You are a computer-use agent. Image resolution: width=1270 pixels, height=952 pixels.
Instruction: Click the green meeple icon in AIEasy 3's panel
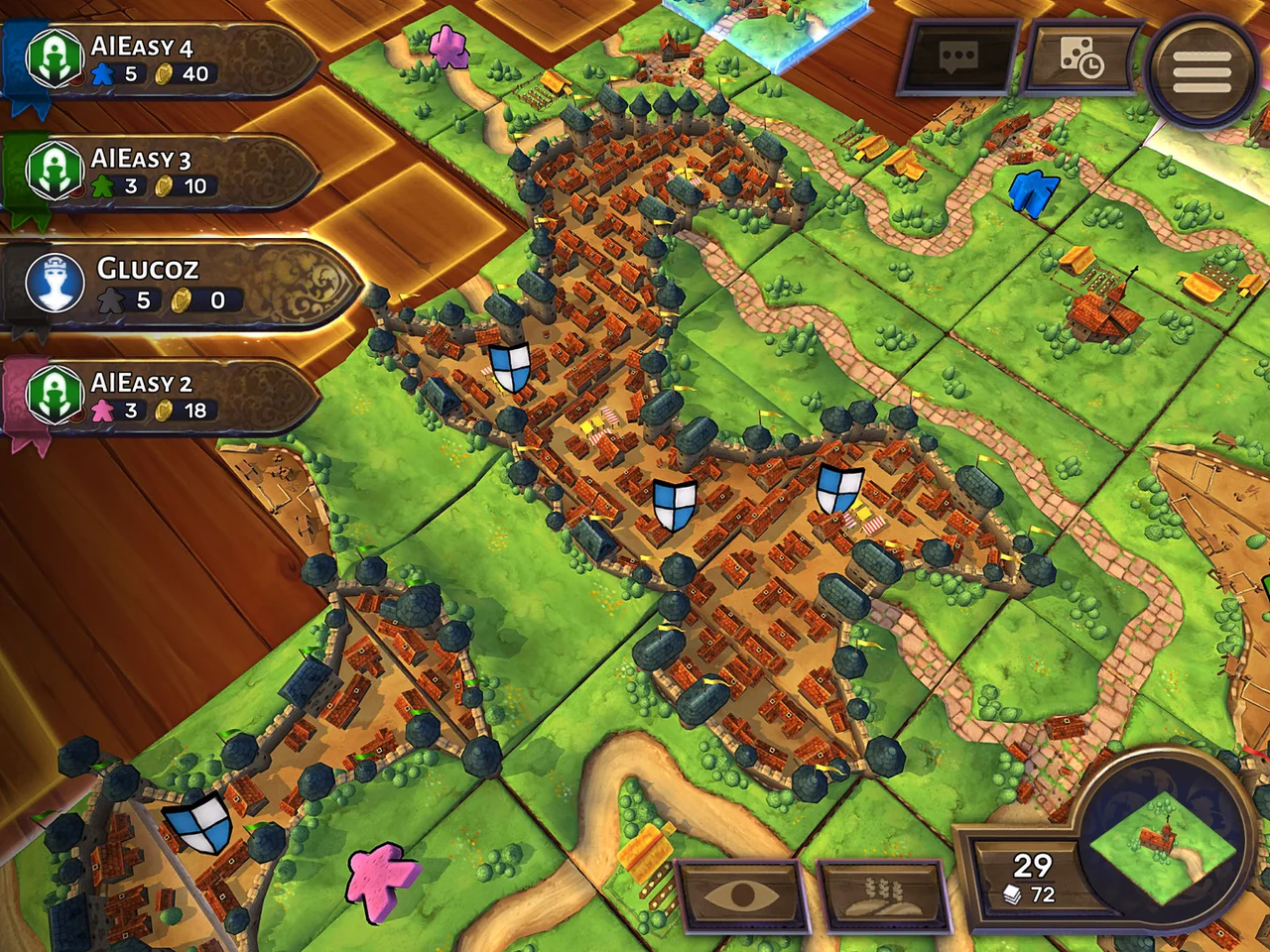[x=104, y=184]
